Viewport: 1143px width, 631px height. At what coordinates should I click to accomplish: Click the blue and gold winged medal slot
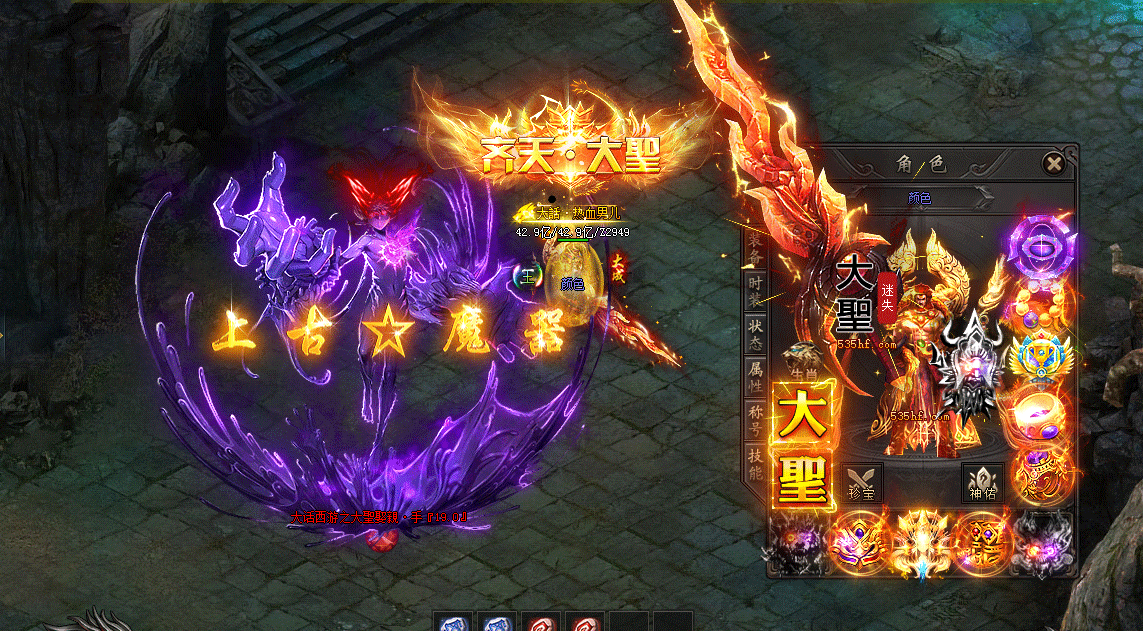coord(1040,356)
